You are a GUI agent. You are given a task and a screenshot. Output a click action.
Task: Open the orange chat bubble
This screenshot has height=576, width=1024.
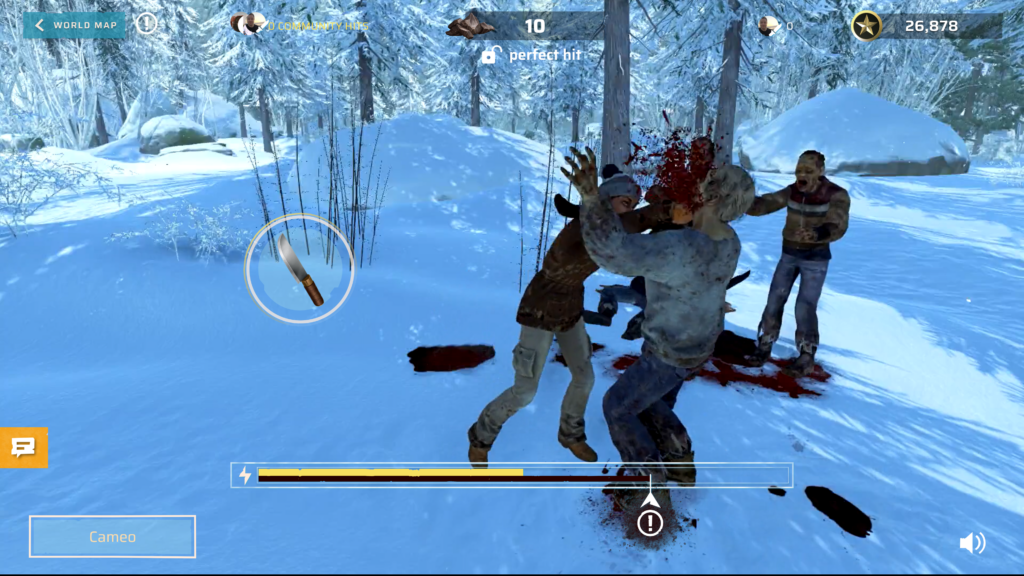click(x=23, y=448)
